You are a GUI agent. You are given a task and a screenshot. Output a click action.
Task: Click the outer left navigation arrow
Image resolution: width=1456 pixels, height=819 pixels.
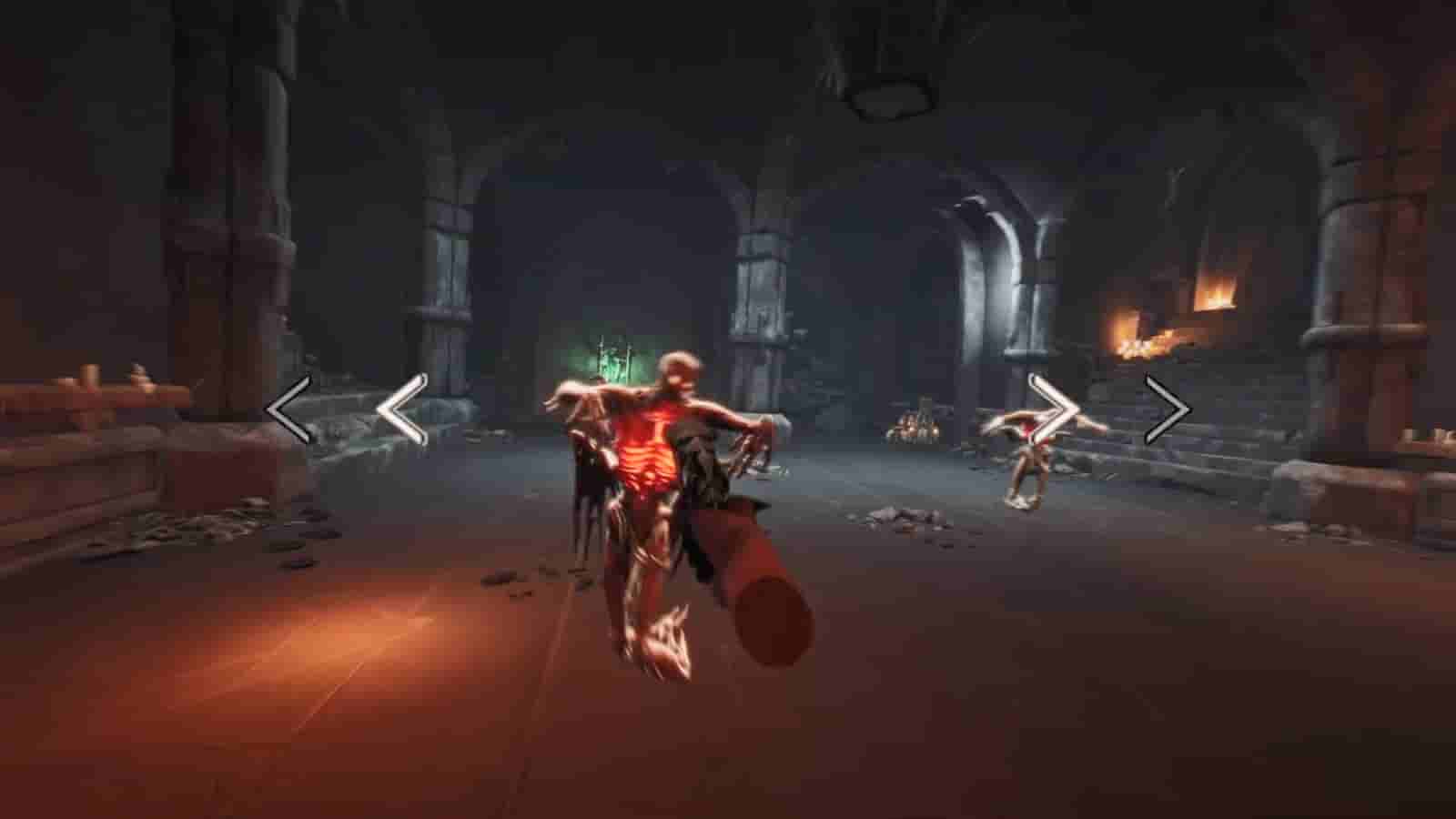tap(285, 409)
